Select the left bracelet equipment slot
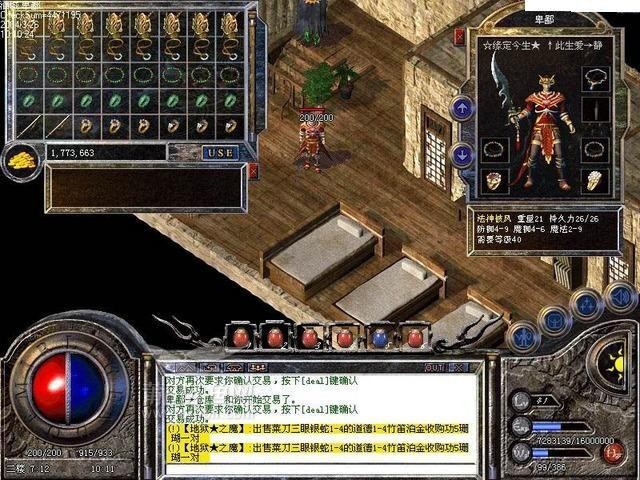640x480 pixels. pyautogui.click(x=493, y=150)
